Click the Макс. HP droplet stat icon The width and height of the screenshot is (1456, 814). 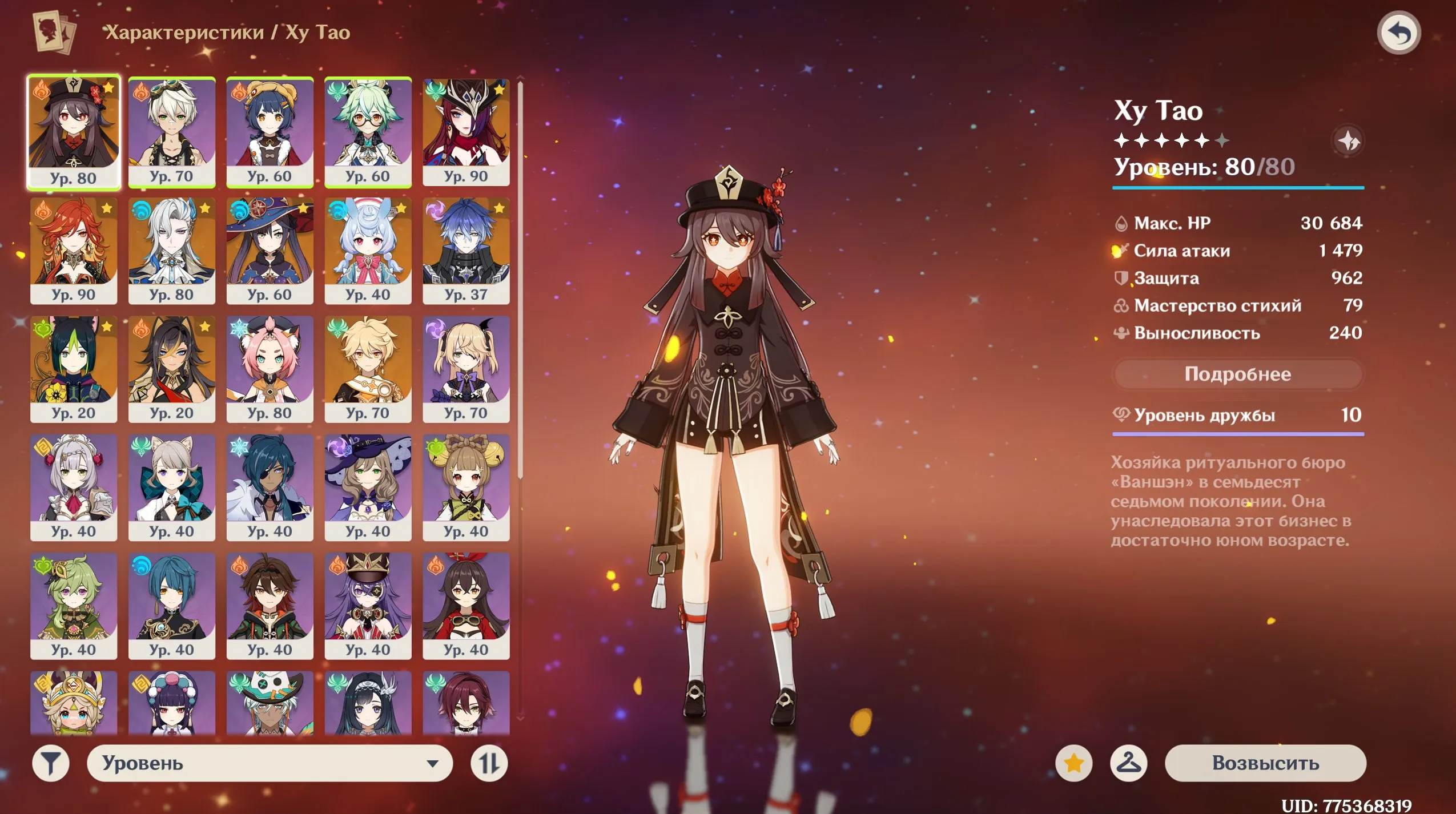tap(1123, 224)
